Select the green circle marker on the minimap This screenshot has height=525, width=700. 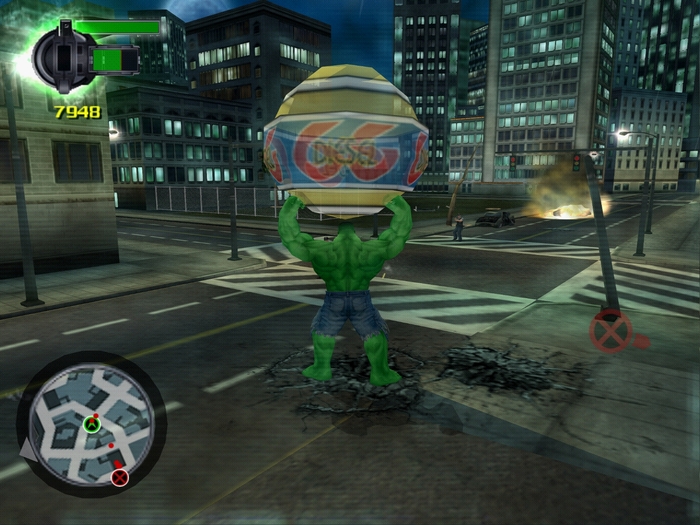click(x=91, y=424)
